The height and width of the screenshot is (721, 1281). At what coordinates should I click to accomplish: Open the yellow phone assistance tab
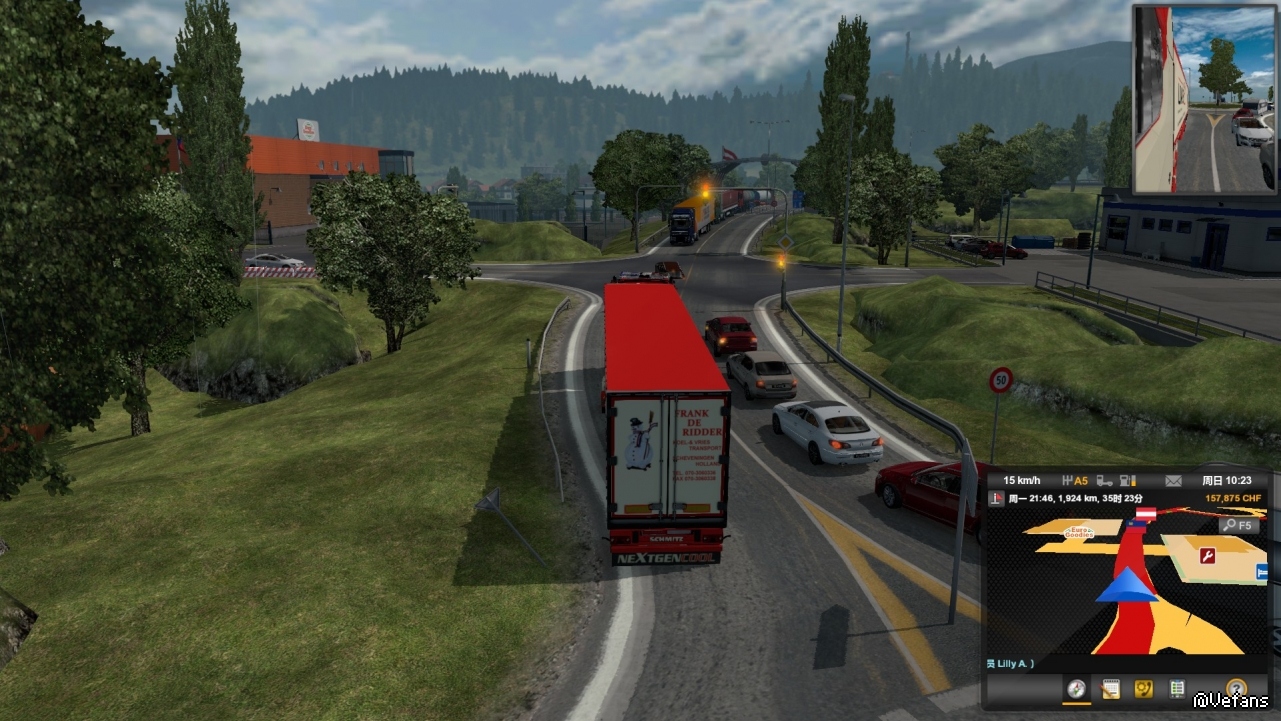click(x=1143, y=689)
